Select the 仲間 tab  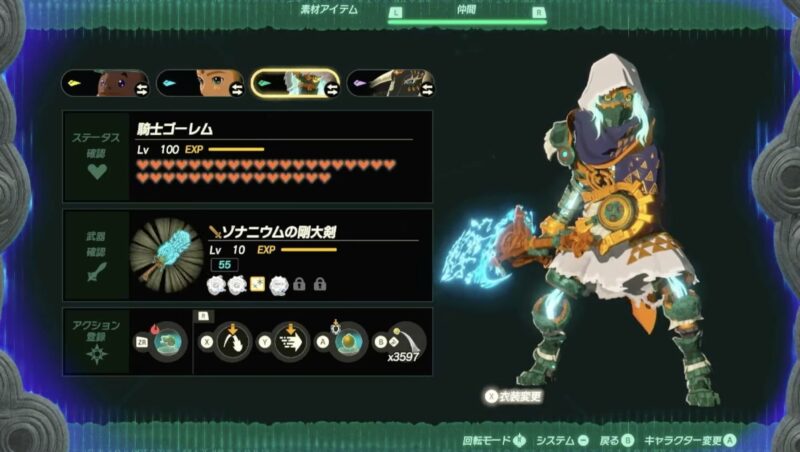tap(467, 14)
